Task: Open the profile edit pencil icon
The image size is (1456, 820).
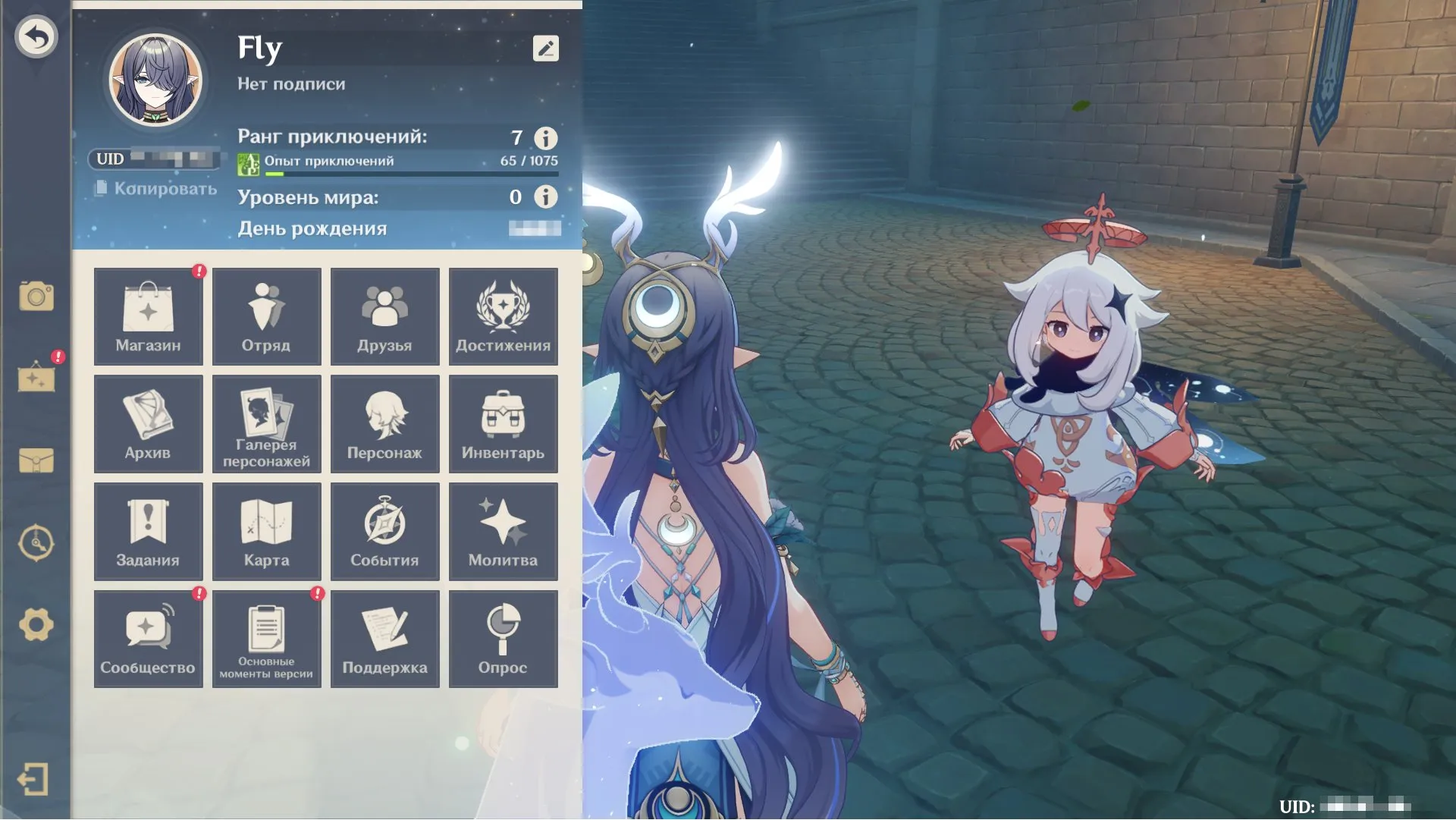Action: click(x=545, y=49)
